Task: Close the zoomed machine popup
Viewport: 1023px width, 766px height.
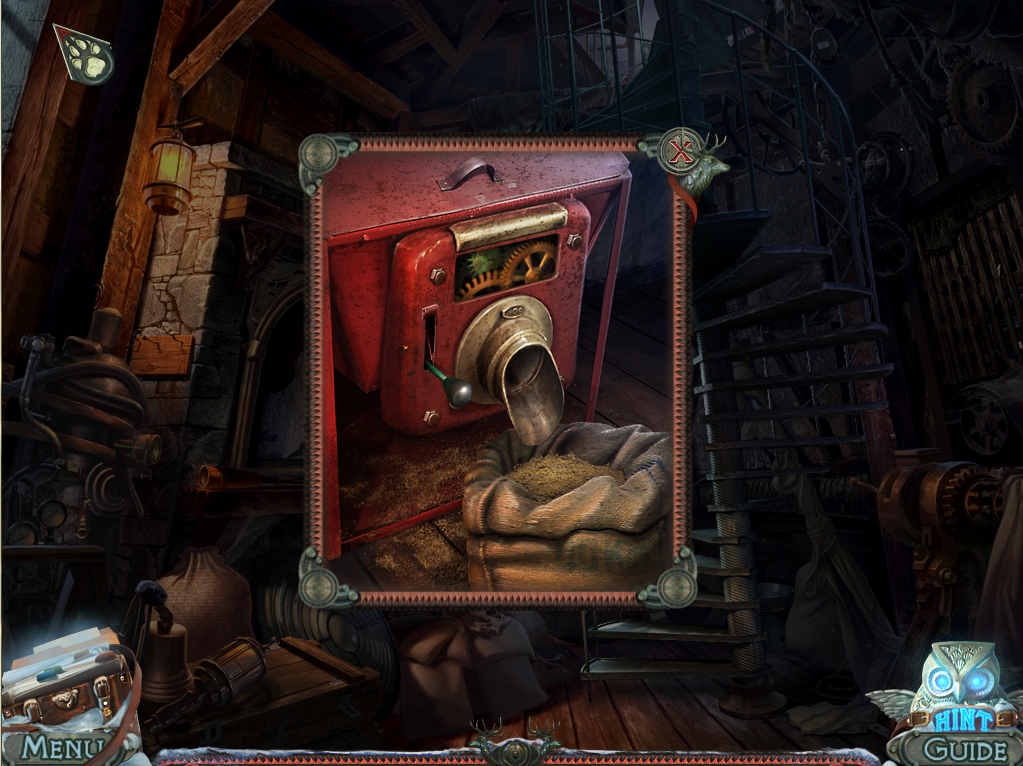Action: [682, 153]
